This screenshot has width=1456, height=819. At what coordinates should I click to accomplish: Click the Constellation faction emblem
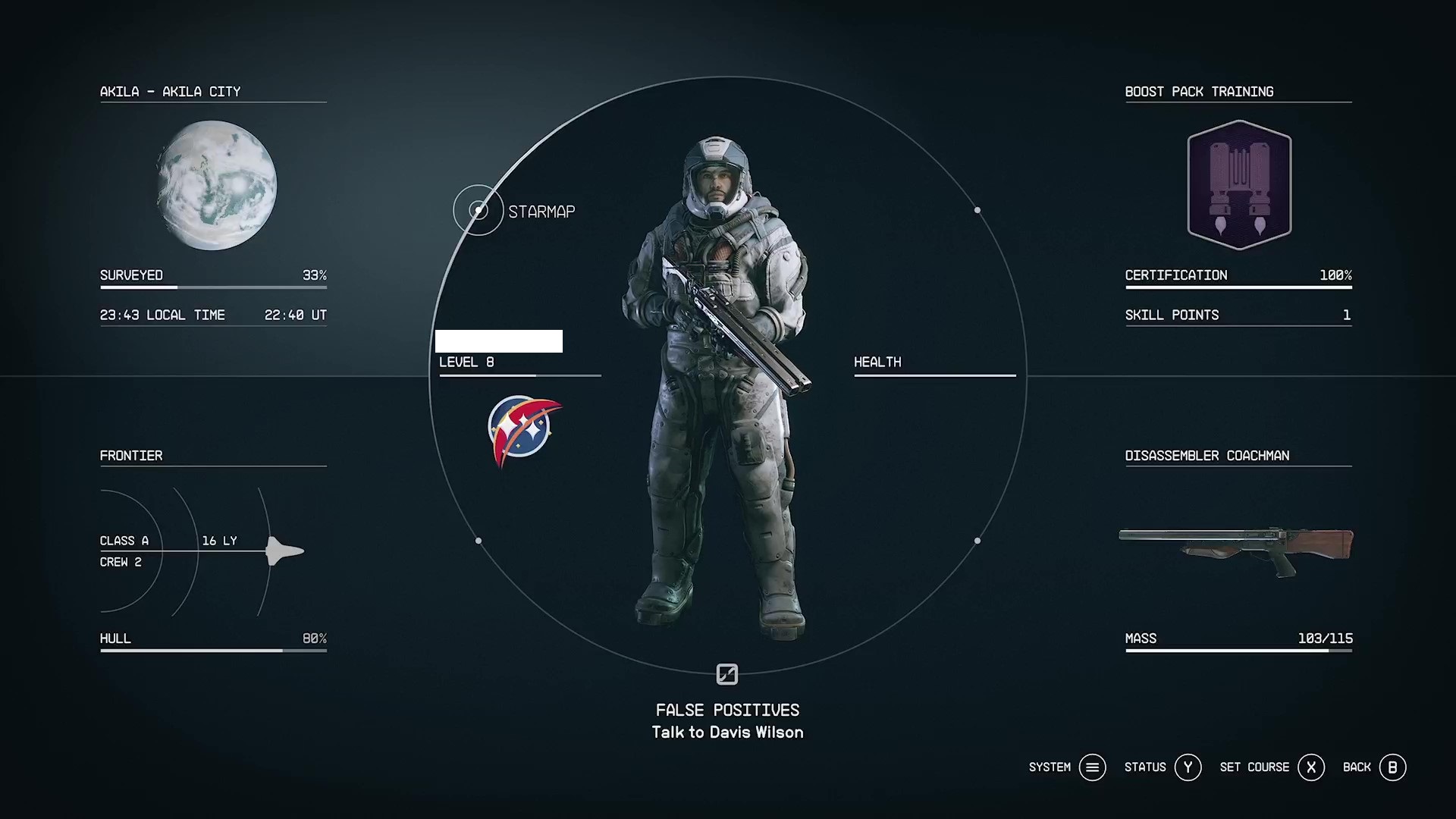click(x=524, y=430)
